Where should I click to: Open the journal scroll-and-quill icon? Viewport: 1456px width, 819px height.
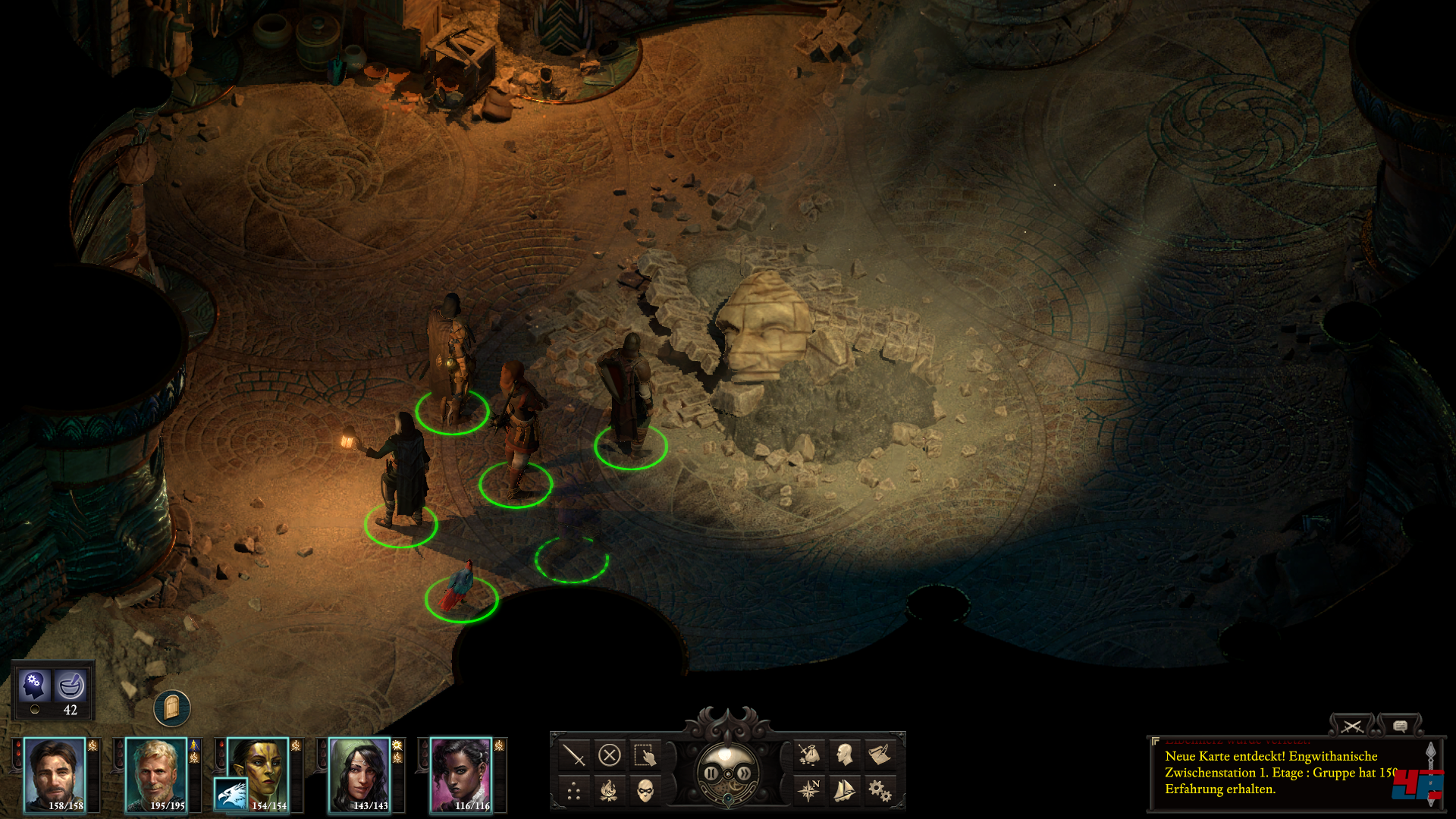(x=880, y=755)
